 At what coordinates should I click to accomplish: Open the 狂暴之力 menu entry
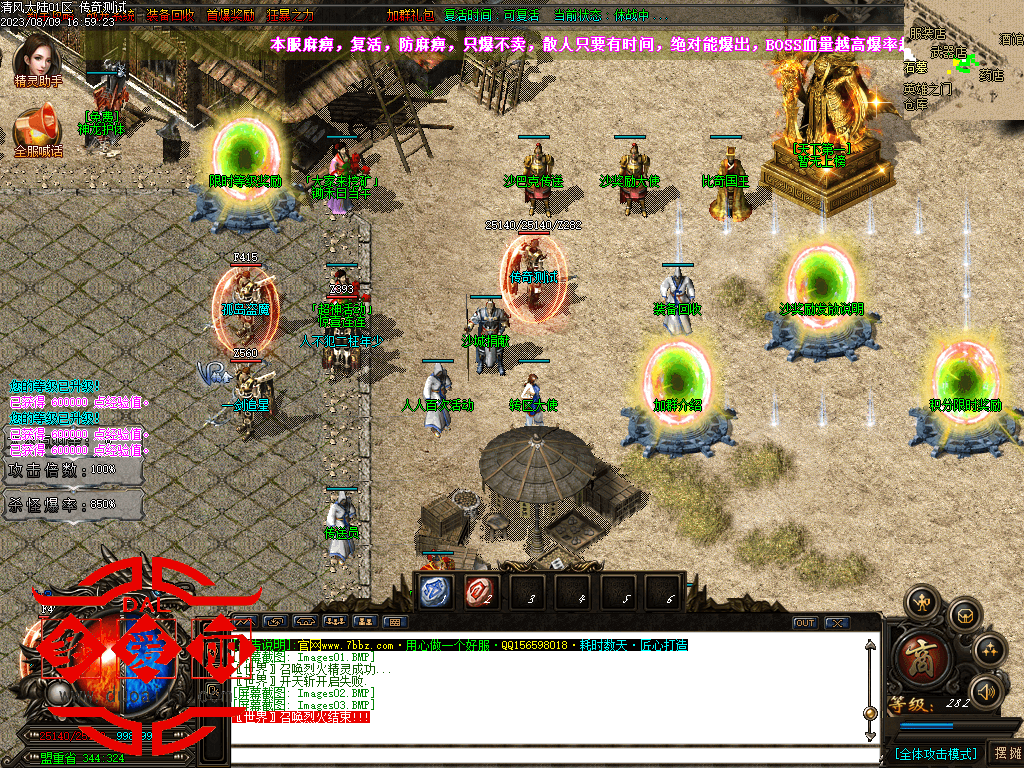tap(288, 15)
